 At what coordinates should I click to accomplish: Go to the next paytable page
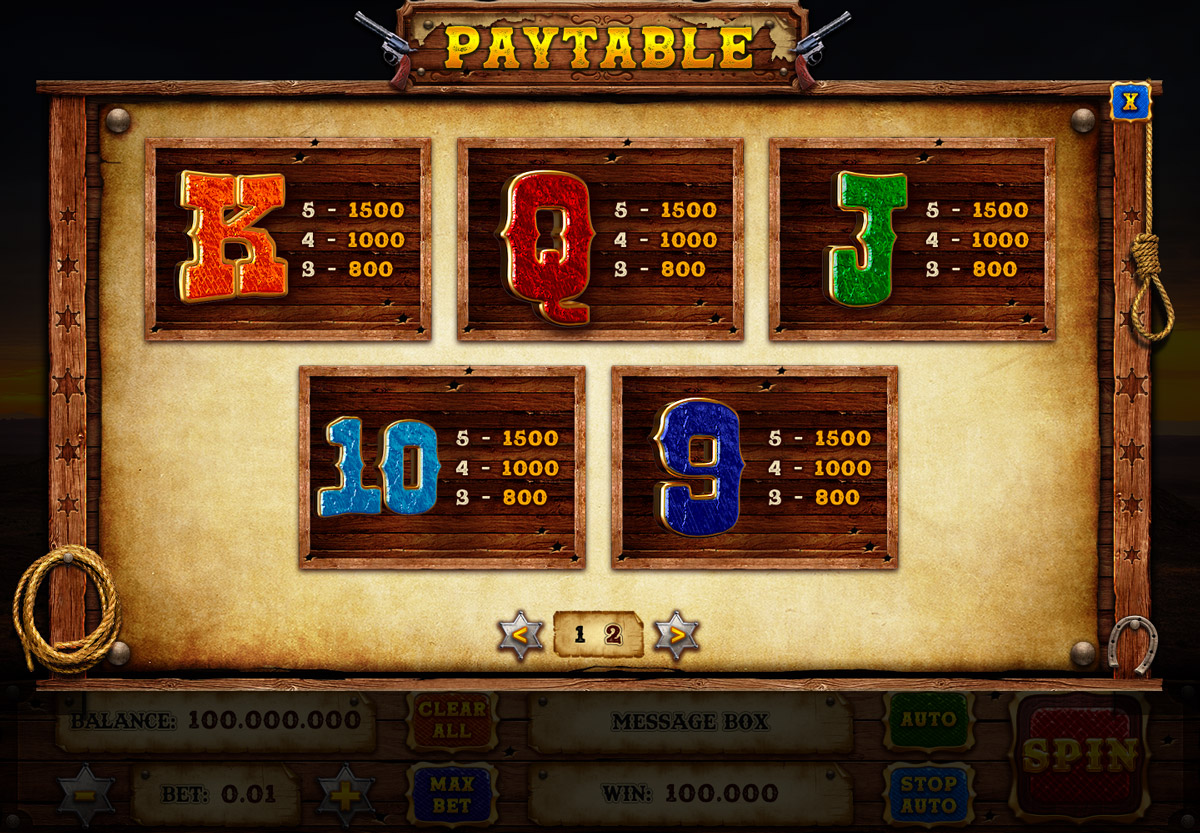pyautogui.click(x=677, y=635)
